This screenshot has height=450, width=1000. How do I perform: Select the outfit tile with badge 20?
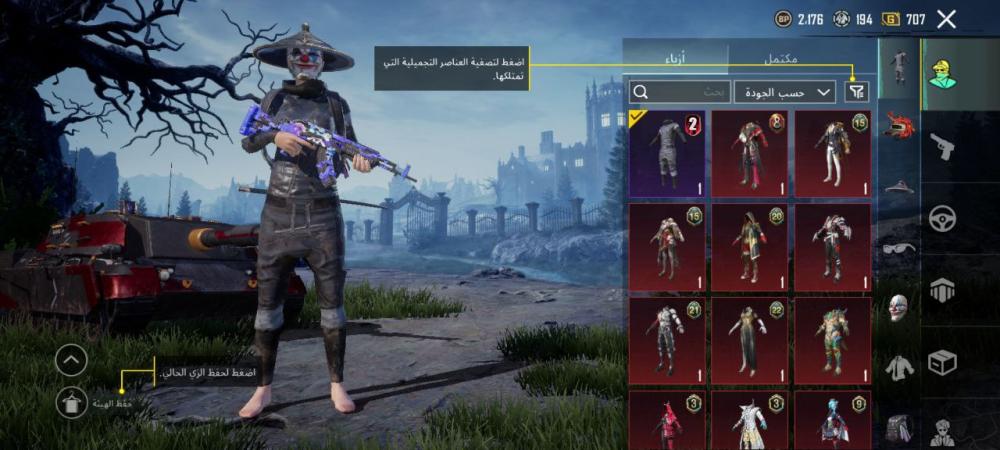[x=749, y=247]
